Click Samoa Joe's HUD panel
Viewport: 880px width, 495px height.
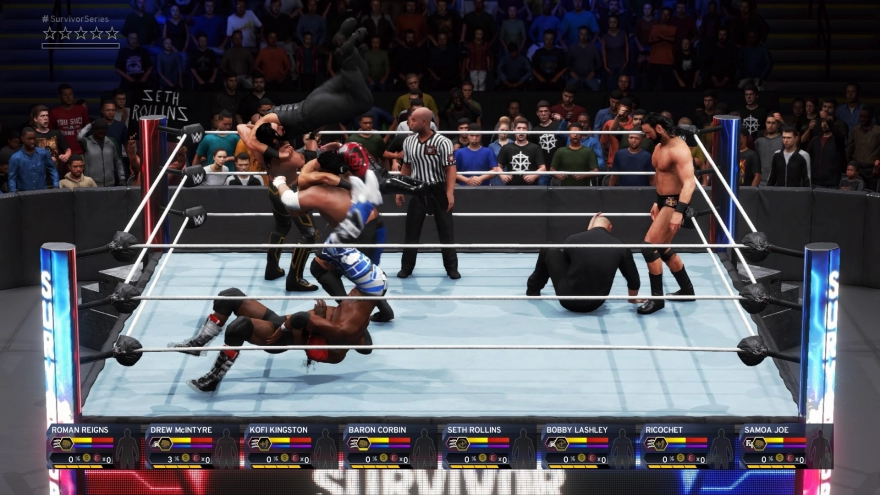[x=786, y=446]
